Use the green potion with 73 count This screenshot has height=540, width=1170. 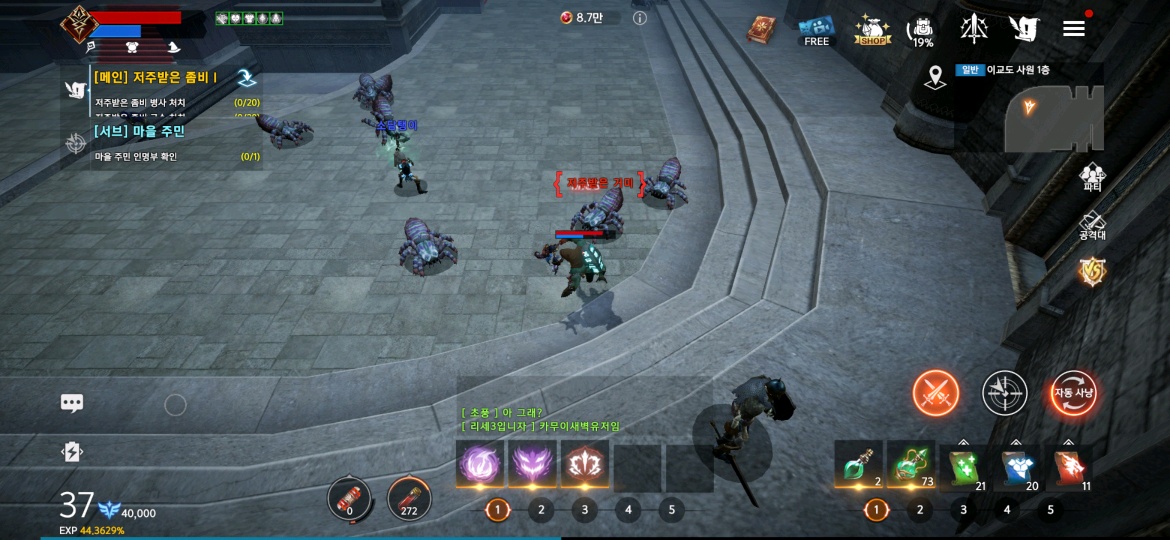coord(910,465)
